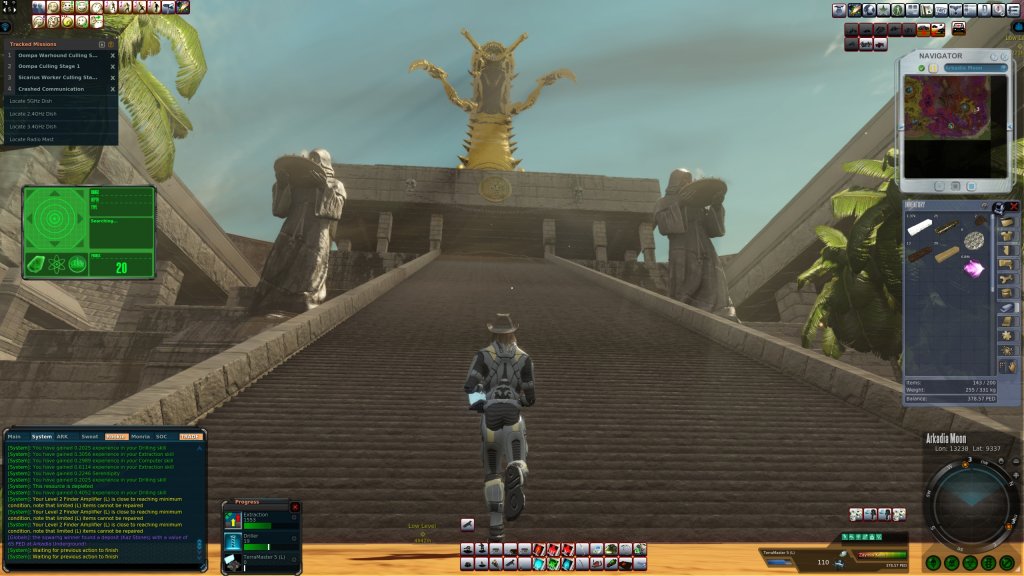
Task: Close the Progress window
Action: click(294, 507)
